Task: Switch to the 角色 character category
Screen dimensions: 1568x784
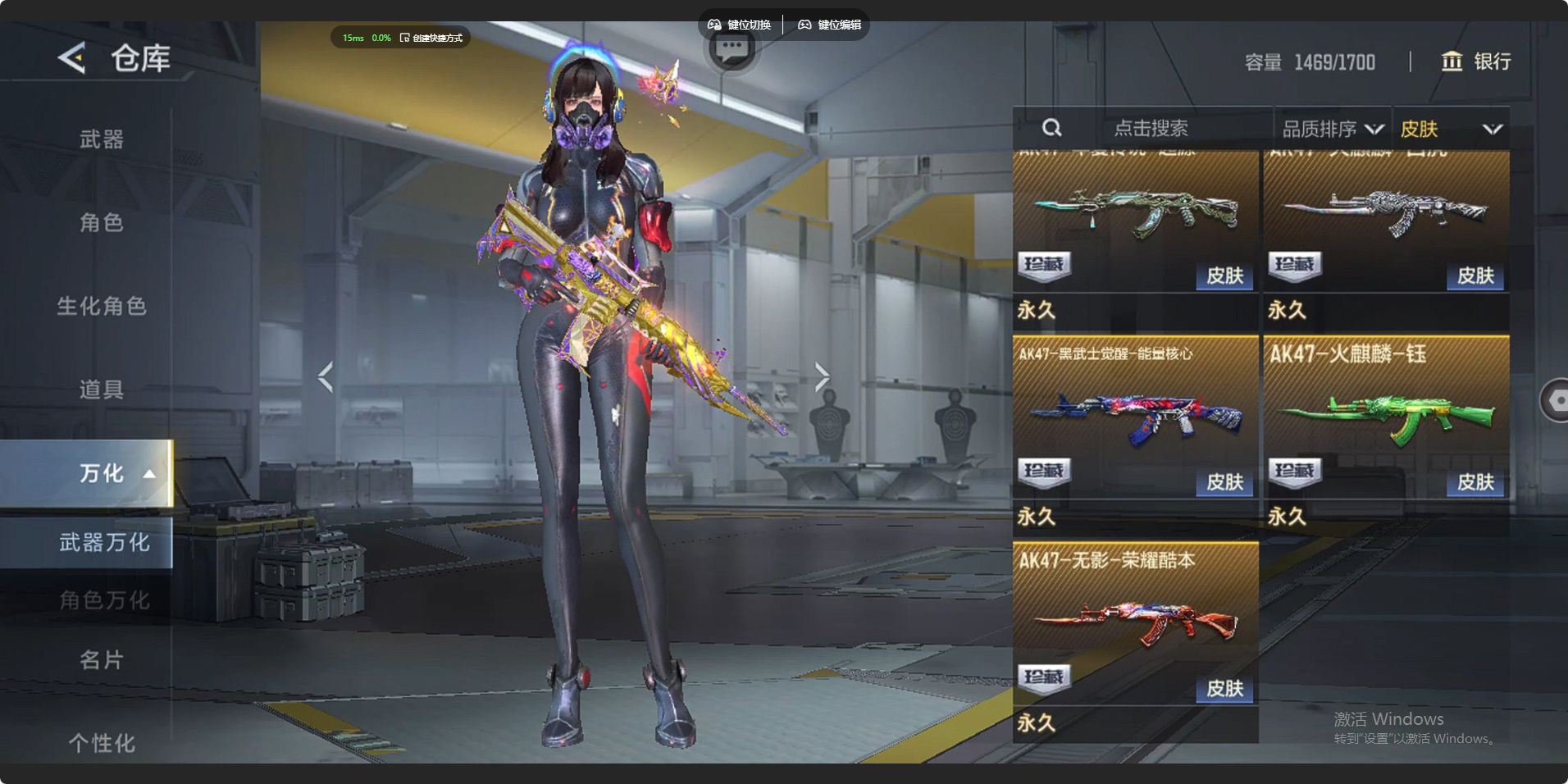Action: (x=102, y=222)
